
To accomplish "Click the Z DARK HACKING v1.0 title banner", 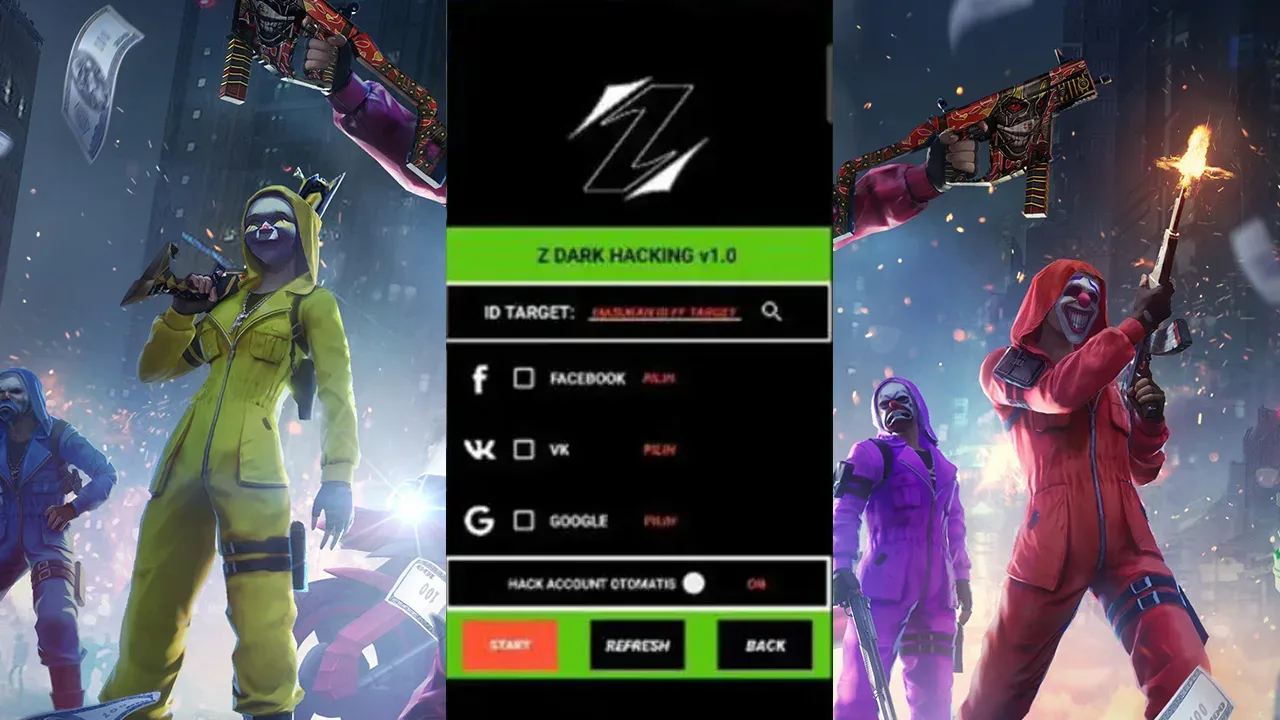I will pyautogui.click(x=637, y=254).
